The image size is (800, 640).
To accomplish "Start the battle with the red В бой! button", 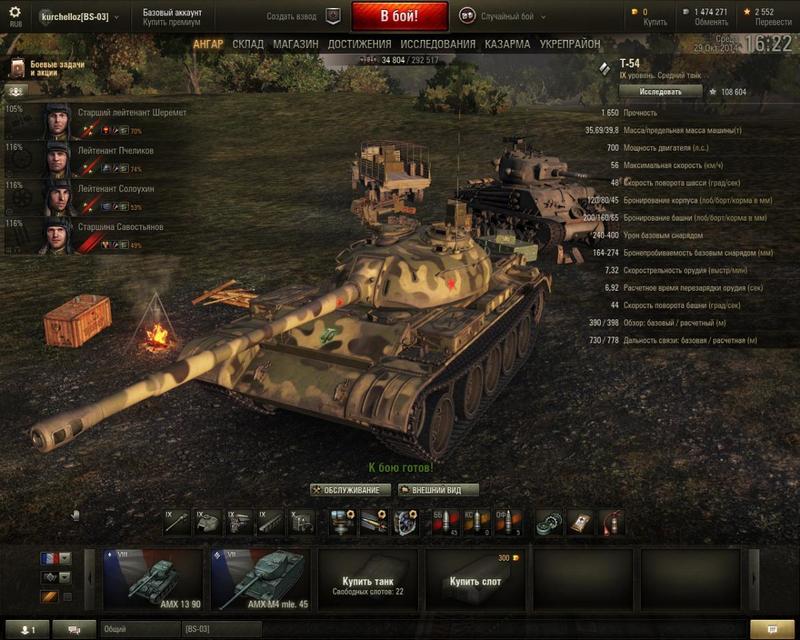I will 399,17.
